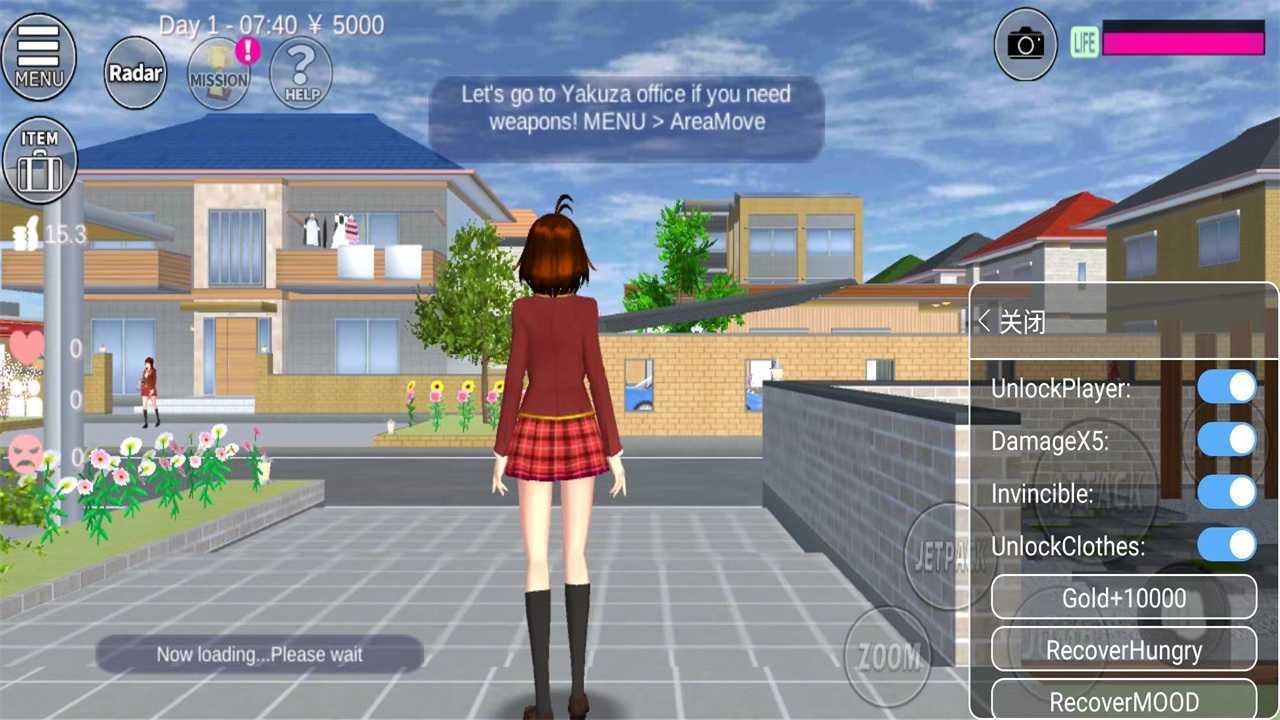Disable the DamageX5 cheat
This screenshot has height=720, width=1280.
pos(1228,440)
